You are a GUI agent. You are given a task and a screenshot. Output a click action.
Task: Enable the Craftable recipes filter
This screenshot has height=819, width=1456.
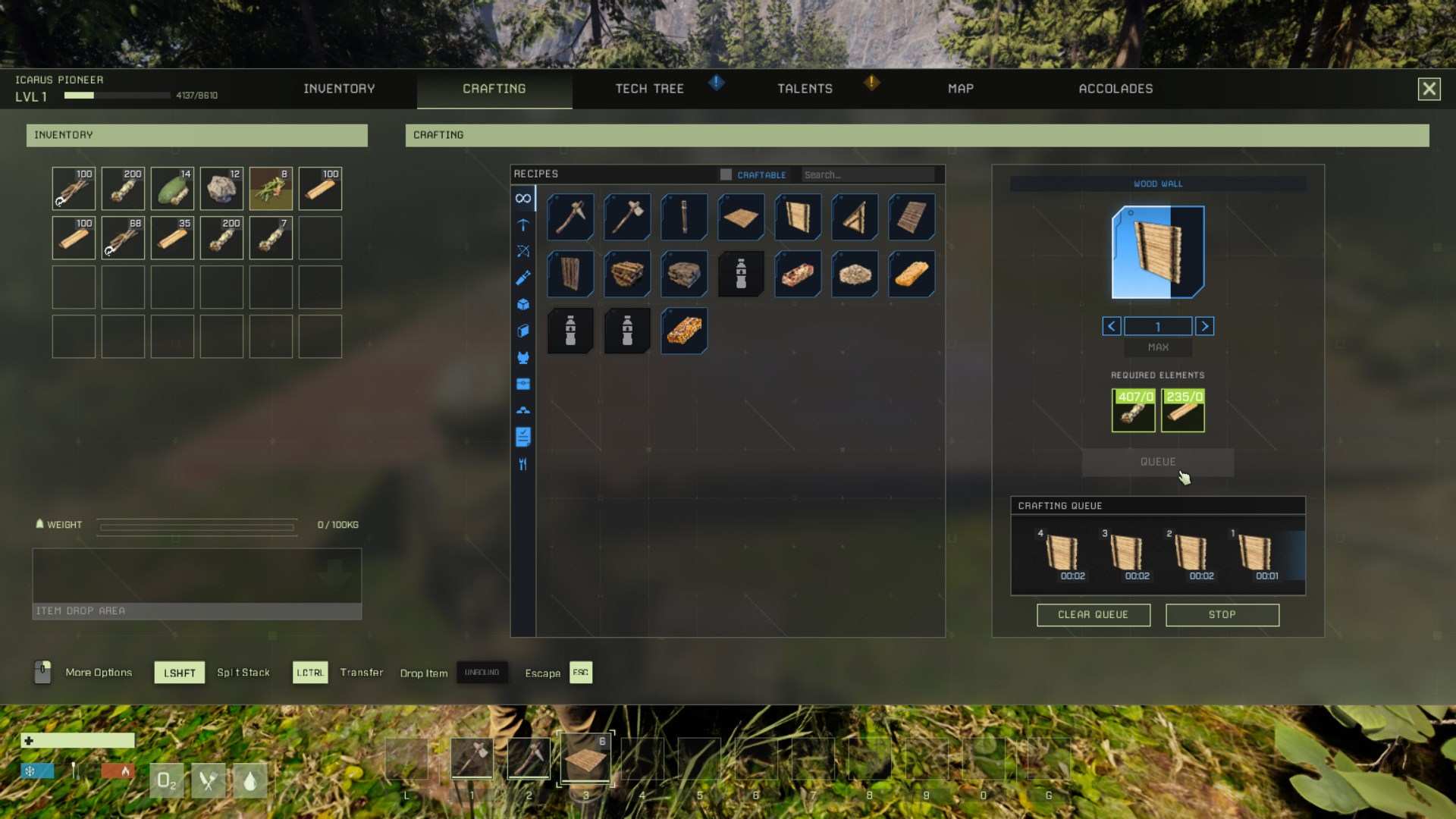726,174
